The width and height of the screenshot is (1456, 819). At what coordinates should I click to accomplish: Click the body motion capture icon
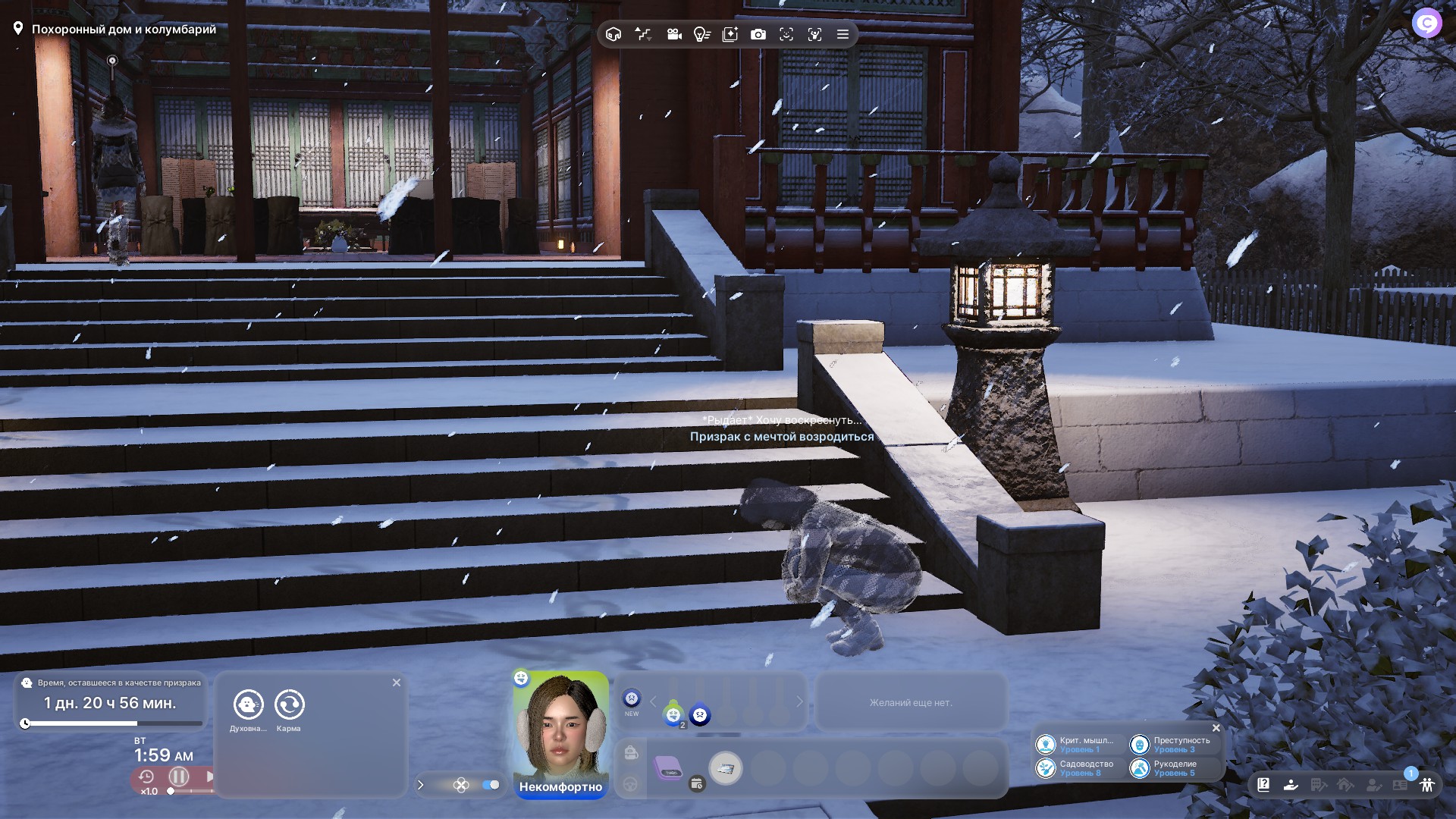814,34
